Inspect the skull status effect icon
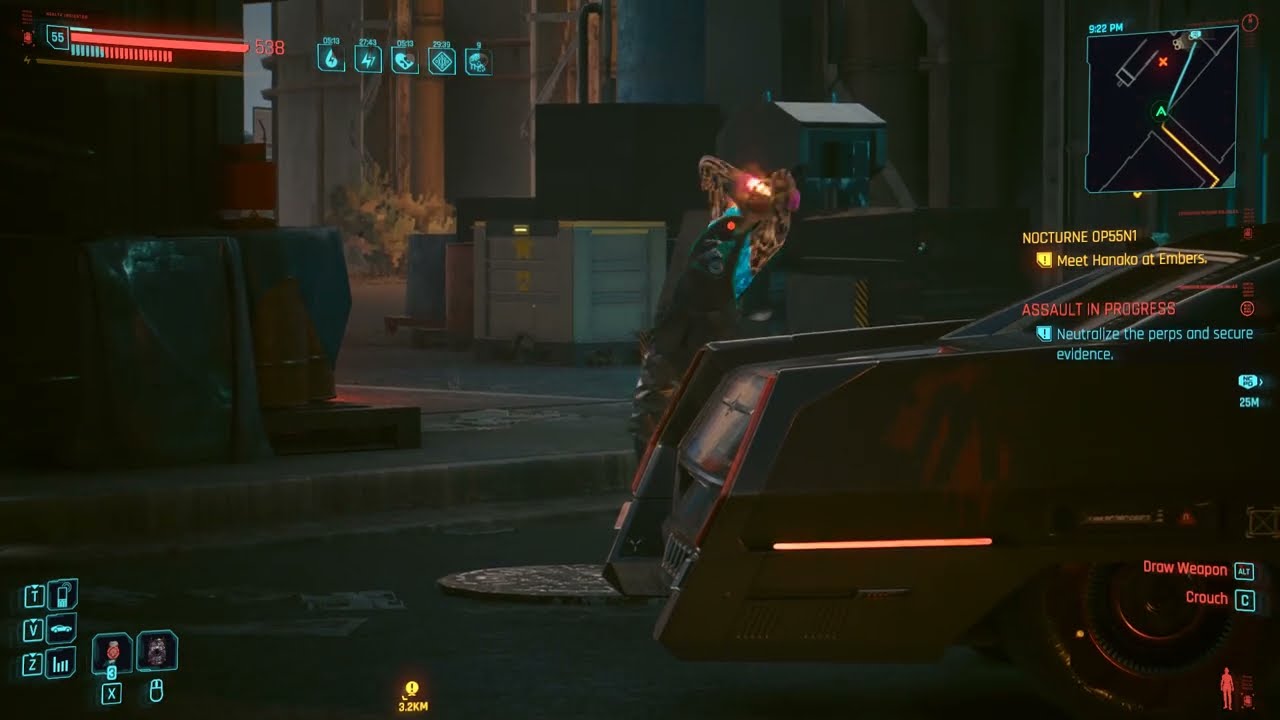The width and height of the screenshot is (1280, 720). 478,61
